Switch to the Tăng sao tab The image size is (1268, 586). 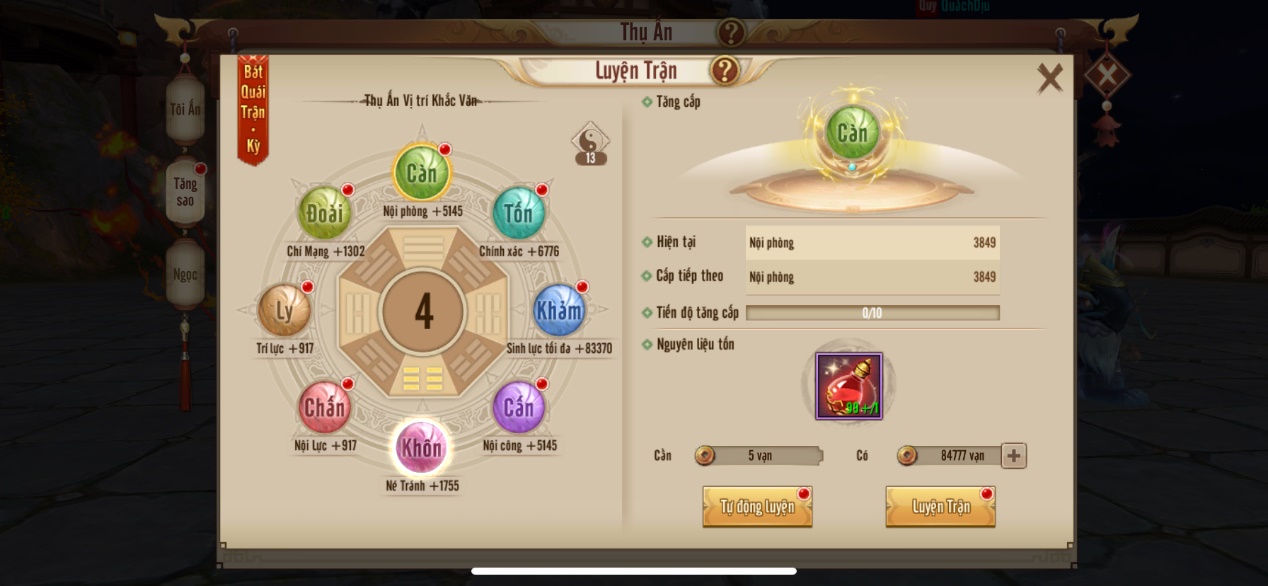tap(185, 191)
